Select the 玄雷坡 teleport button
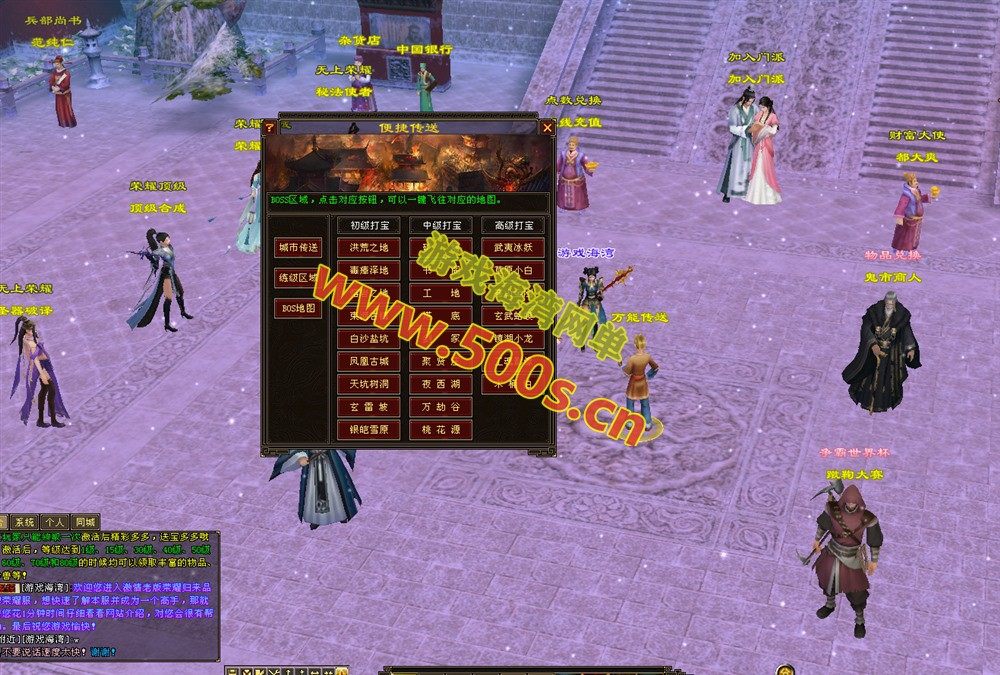Viewport: 1000px width, 675px height. click(x=368, y=407)
